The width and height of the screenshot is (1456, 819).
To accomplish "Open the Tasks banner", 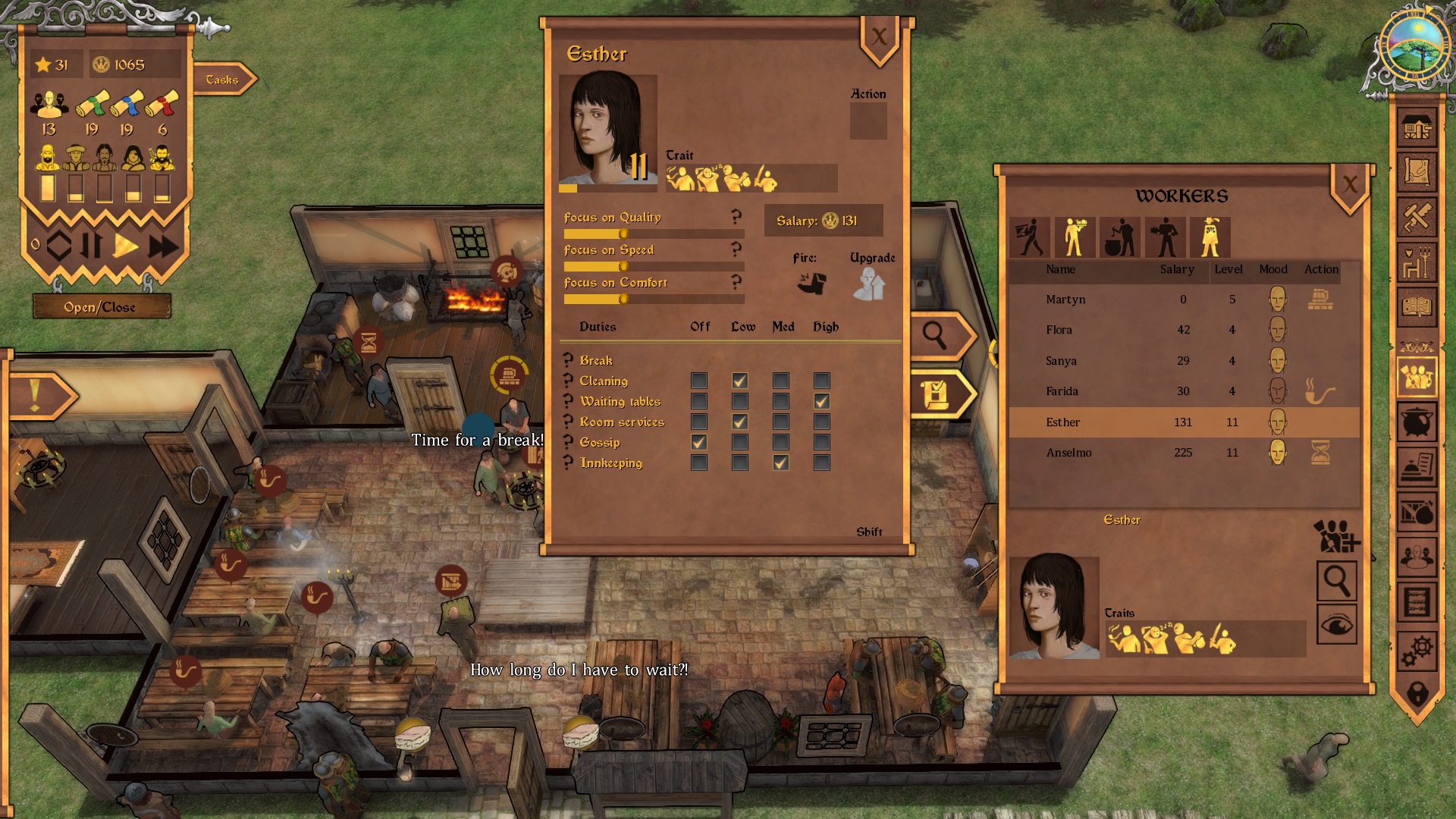I will [222, 80].
